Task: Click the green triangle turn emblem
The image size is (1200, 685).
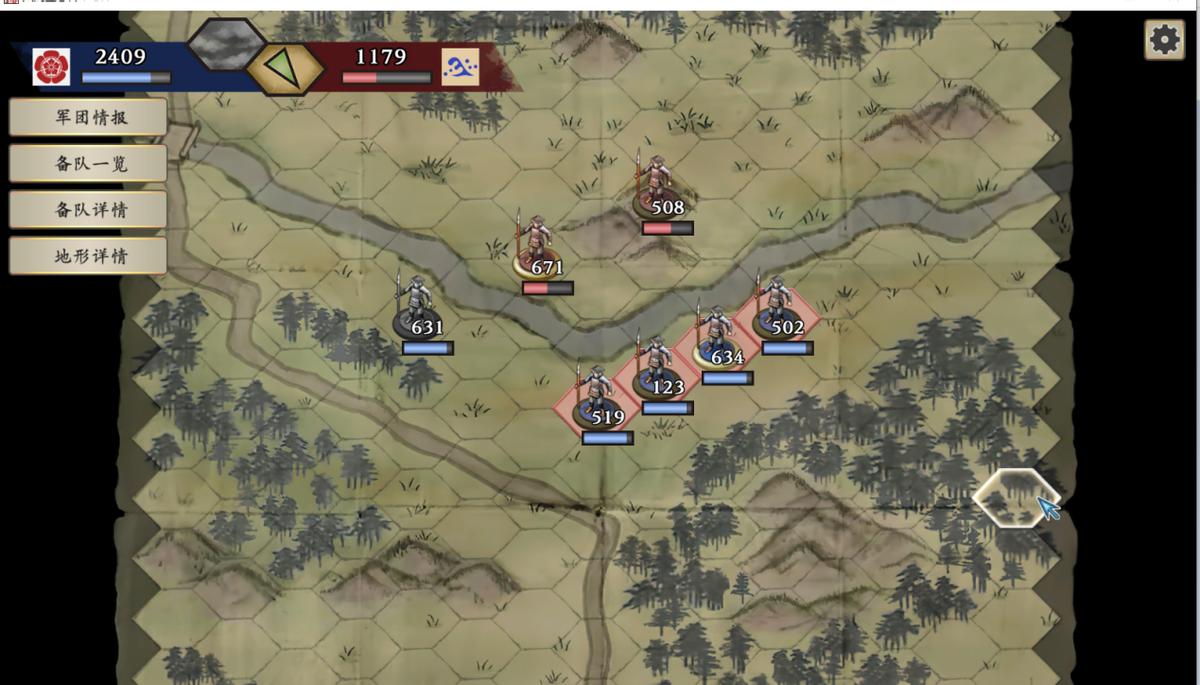Action: tap(285, 69)
